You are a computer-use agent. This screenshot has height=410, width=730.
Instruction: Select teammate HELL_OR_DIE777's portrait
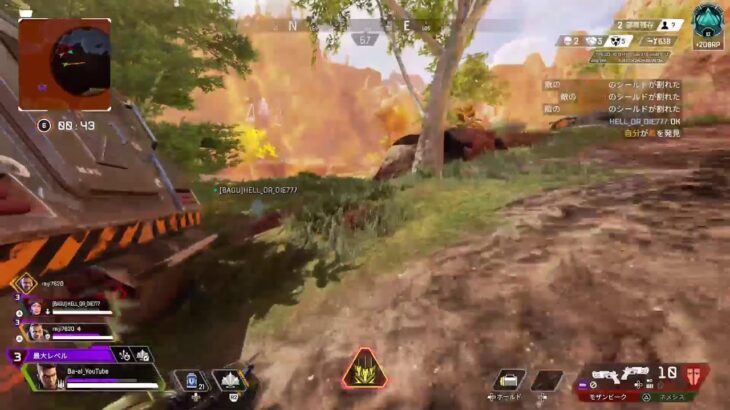click(33, 308)
